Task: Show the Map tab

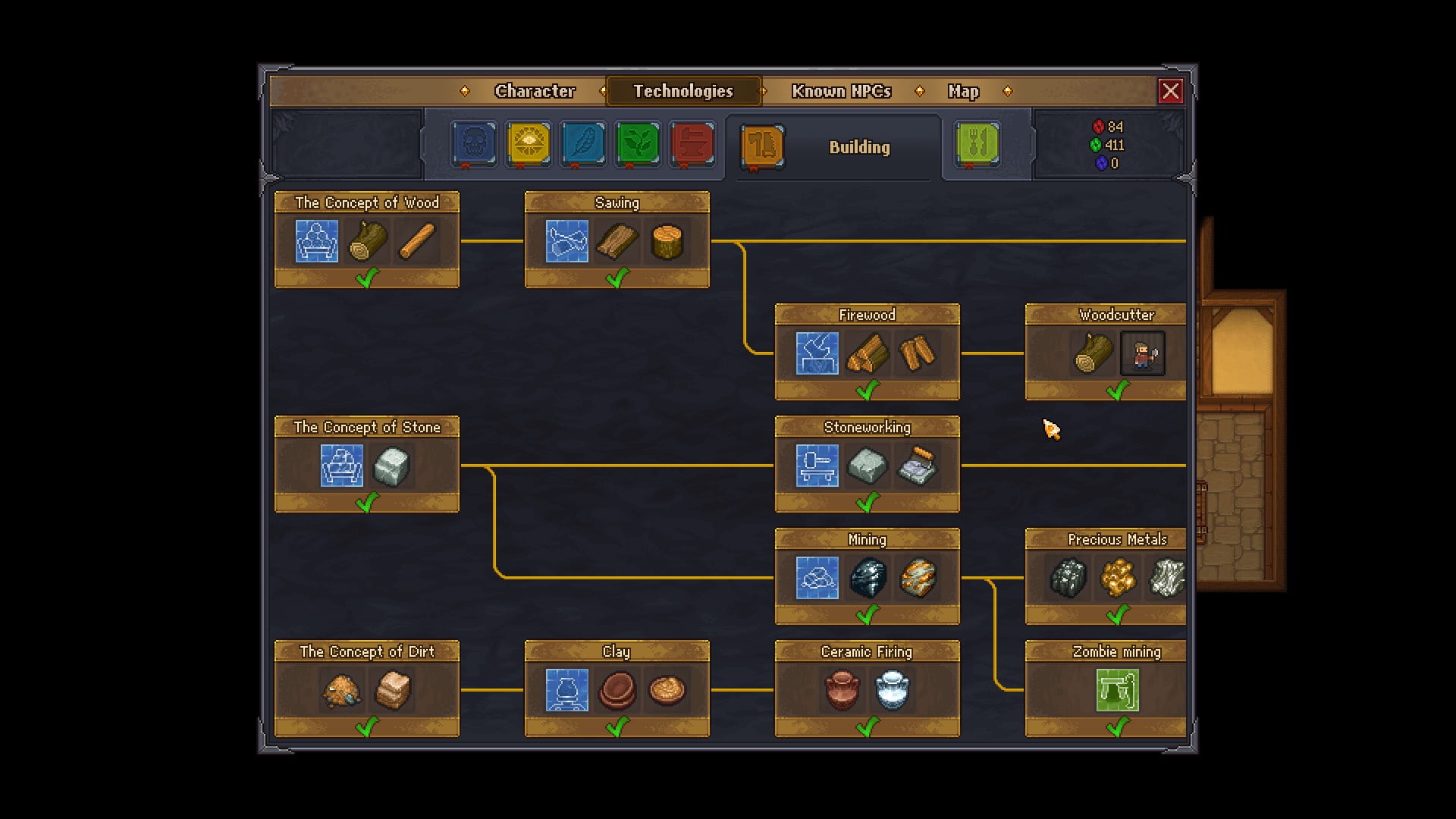Action: click(963, 91)
